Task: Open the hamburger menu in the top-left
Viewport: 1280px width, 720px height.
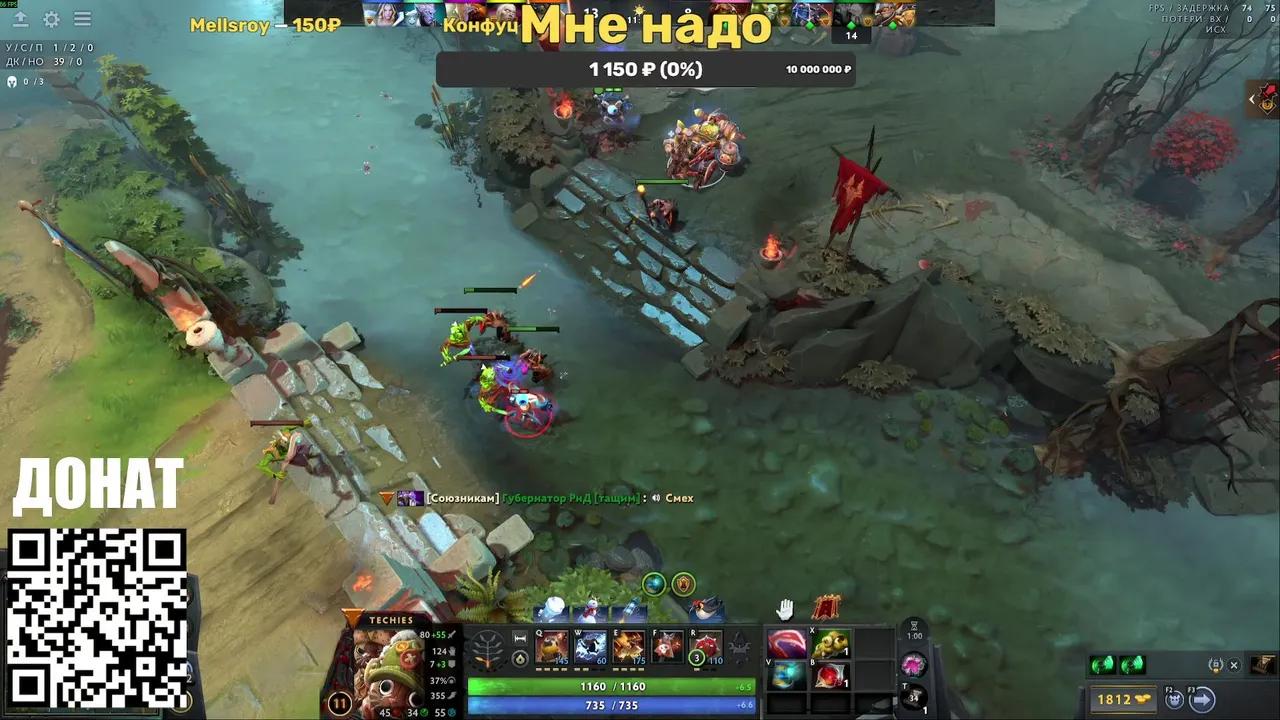Action: coord(82,19)
